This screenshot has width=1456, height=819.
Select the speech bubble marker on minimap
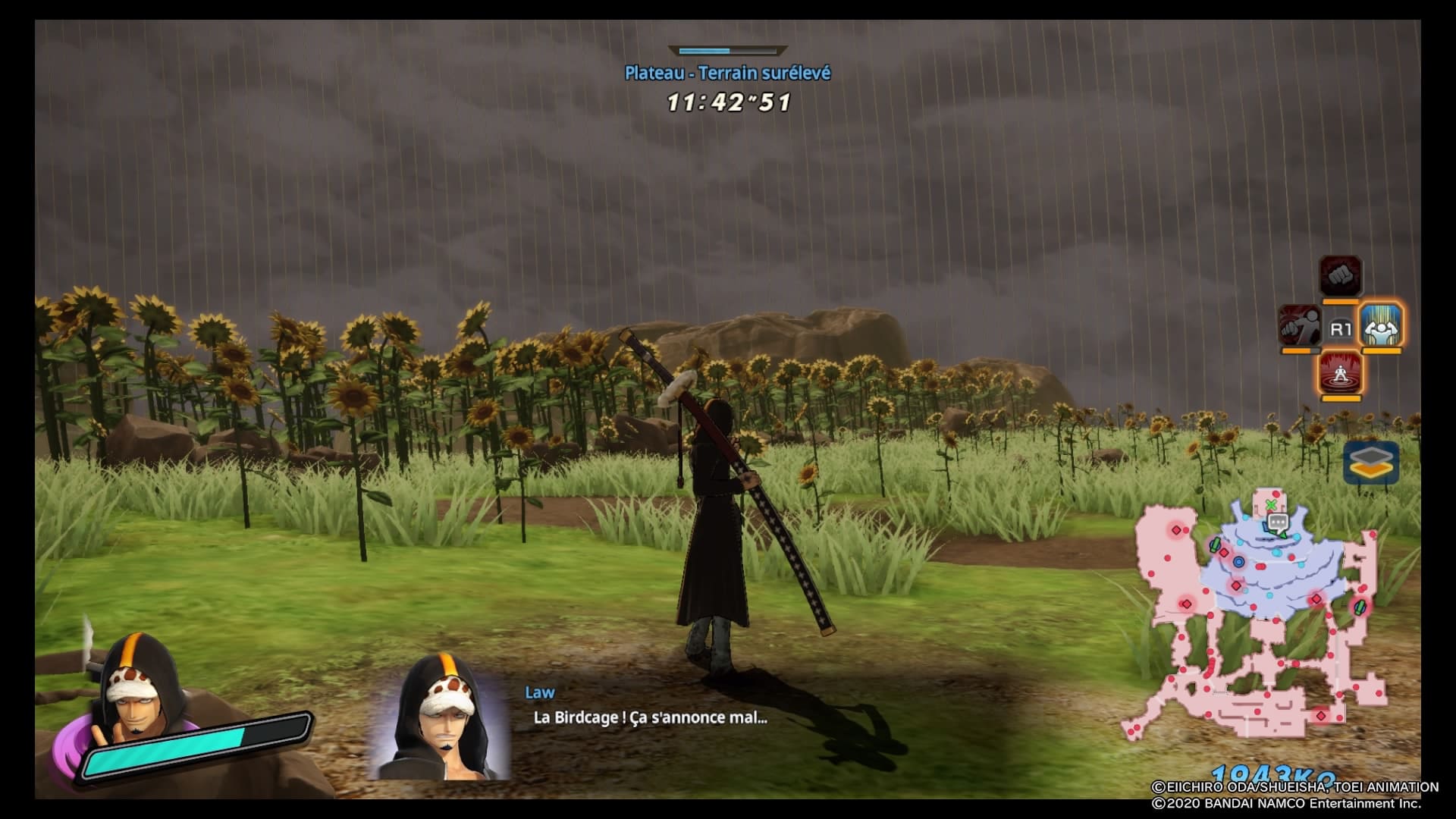pos(1279,522)
